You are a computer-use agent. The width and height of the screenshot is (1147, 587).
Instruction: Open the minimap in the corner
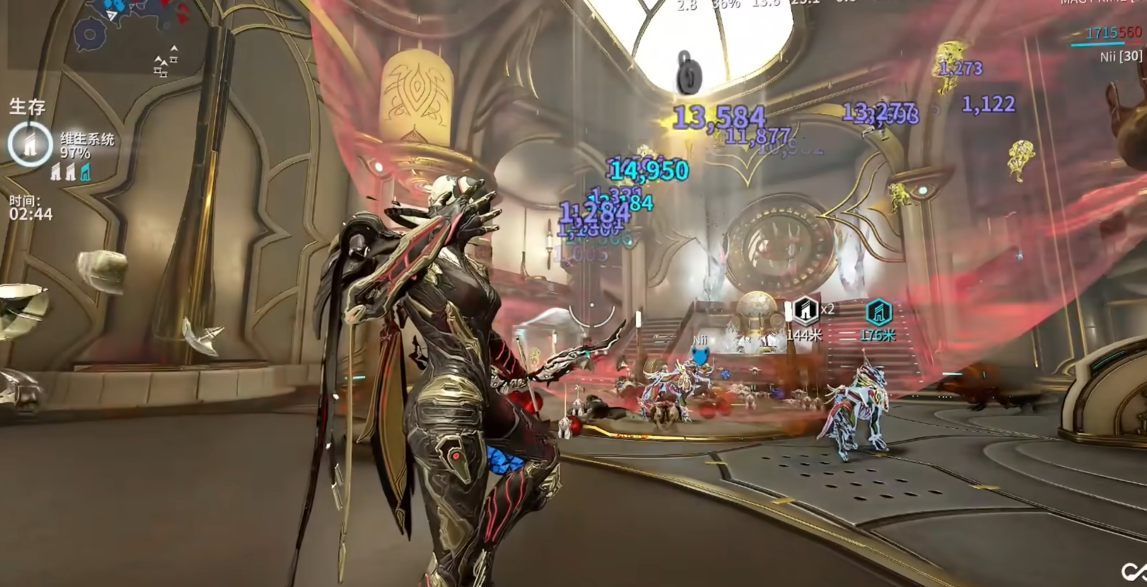(125, 25)
